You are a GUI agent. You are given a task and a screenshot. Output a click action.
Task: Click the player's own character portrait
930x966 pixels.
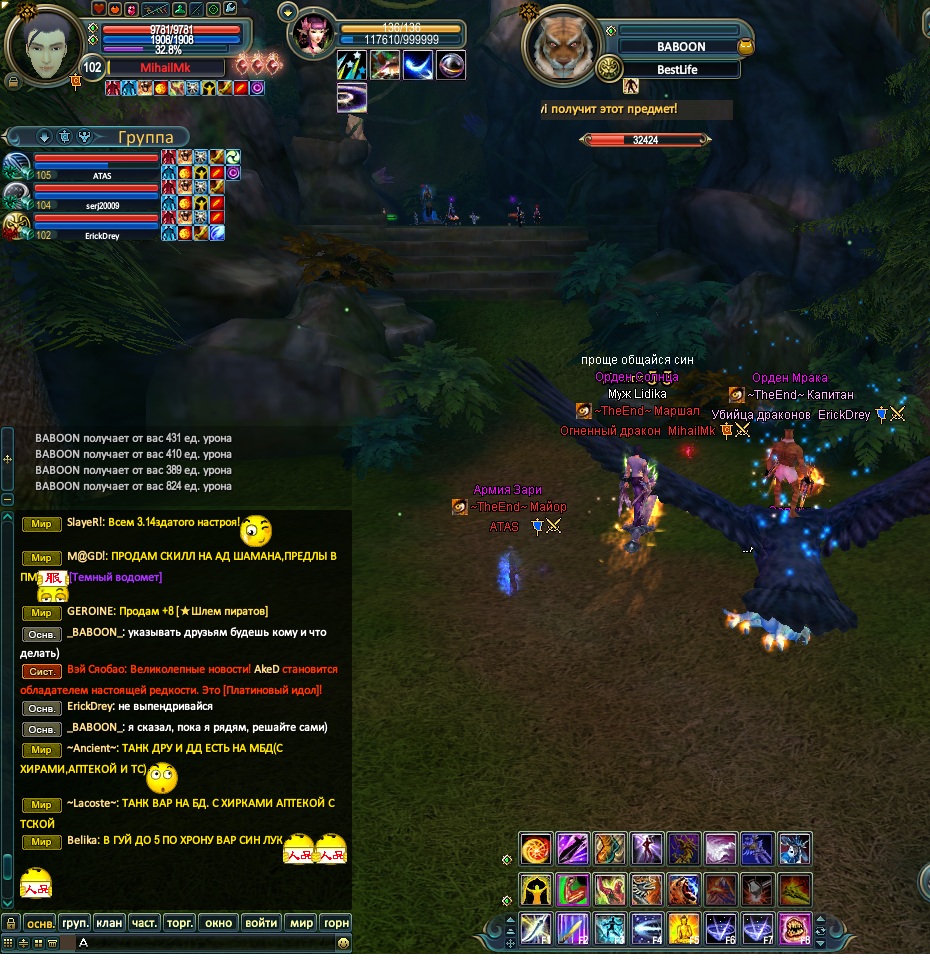(43, 42)
